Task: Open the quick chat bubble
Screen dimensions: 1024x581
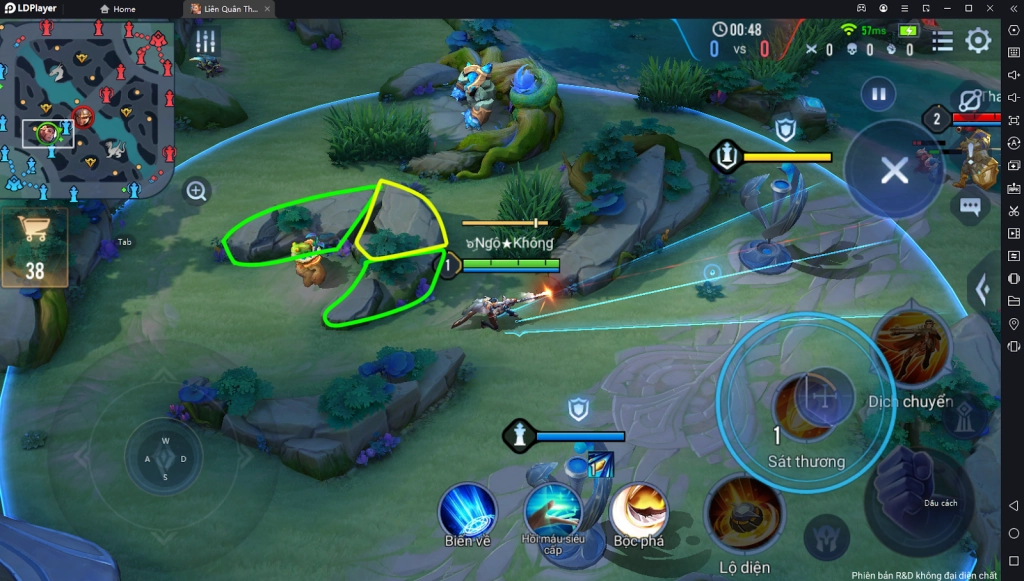Action: (x=969, y=207)
